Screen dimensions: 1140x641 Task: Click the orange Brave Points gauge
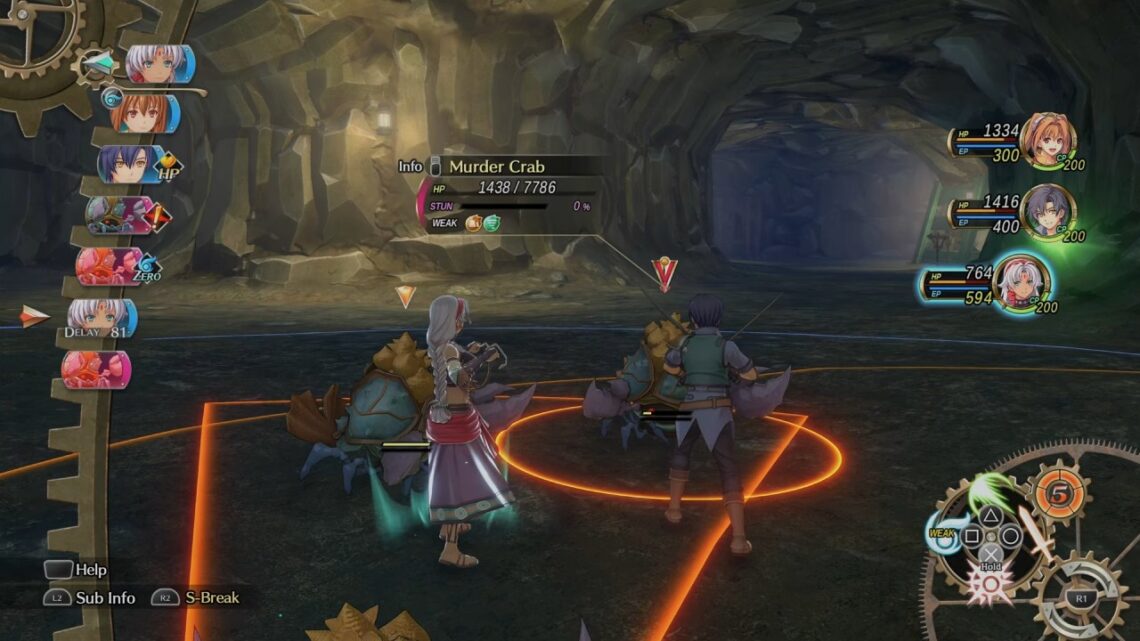click(x=1057, y=493)
